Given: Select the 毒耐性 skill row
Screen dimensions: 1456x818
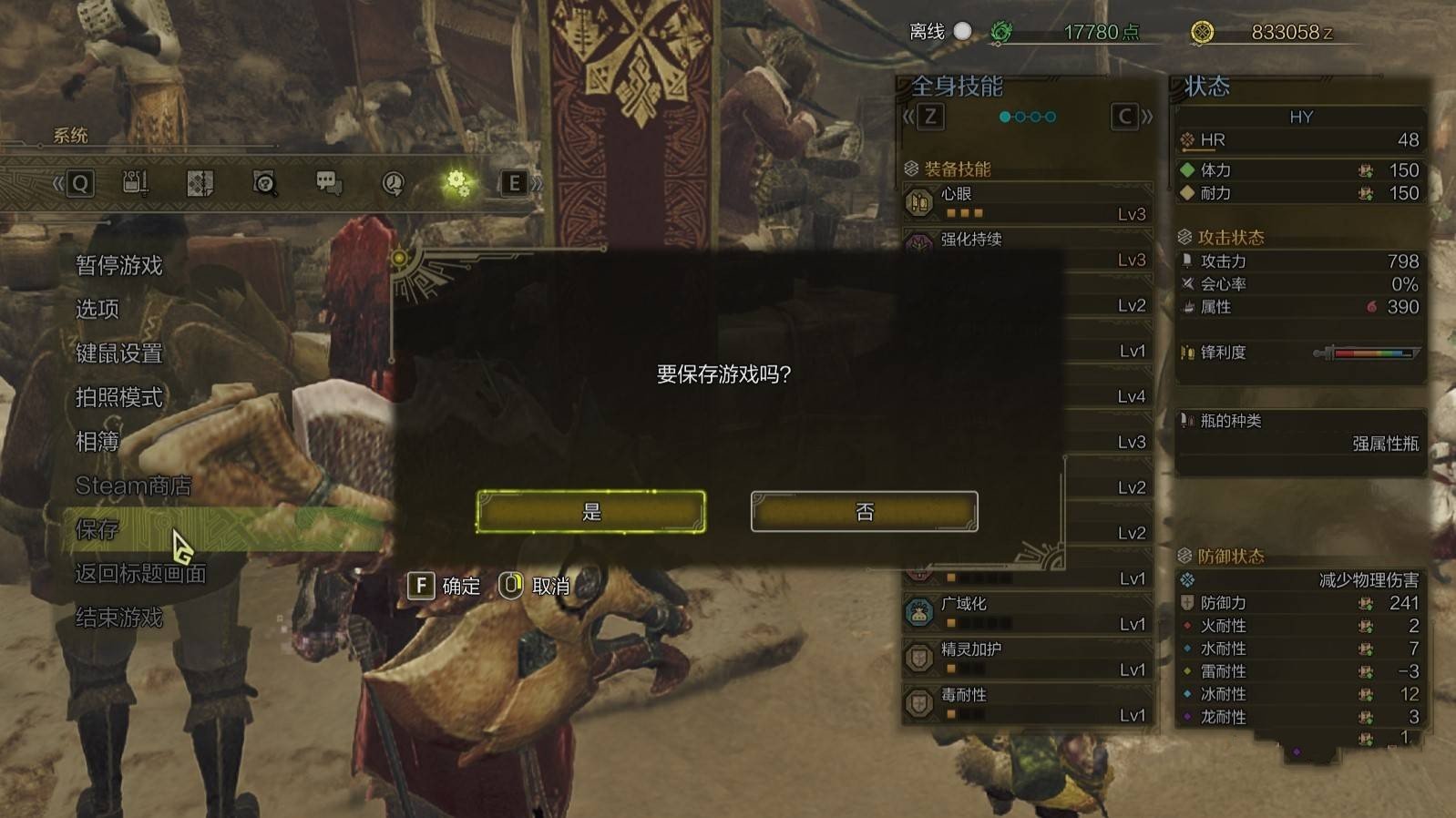Looking at the screenshot, I should click(x=1027, y=704).
